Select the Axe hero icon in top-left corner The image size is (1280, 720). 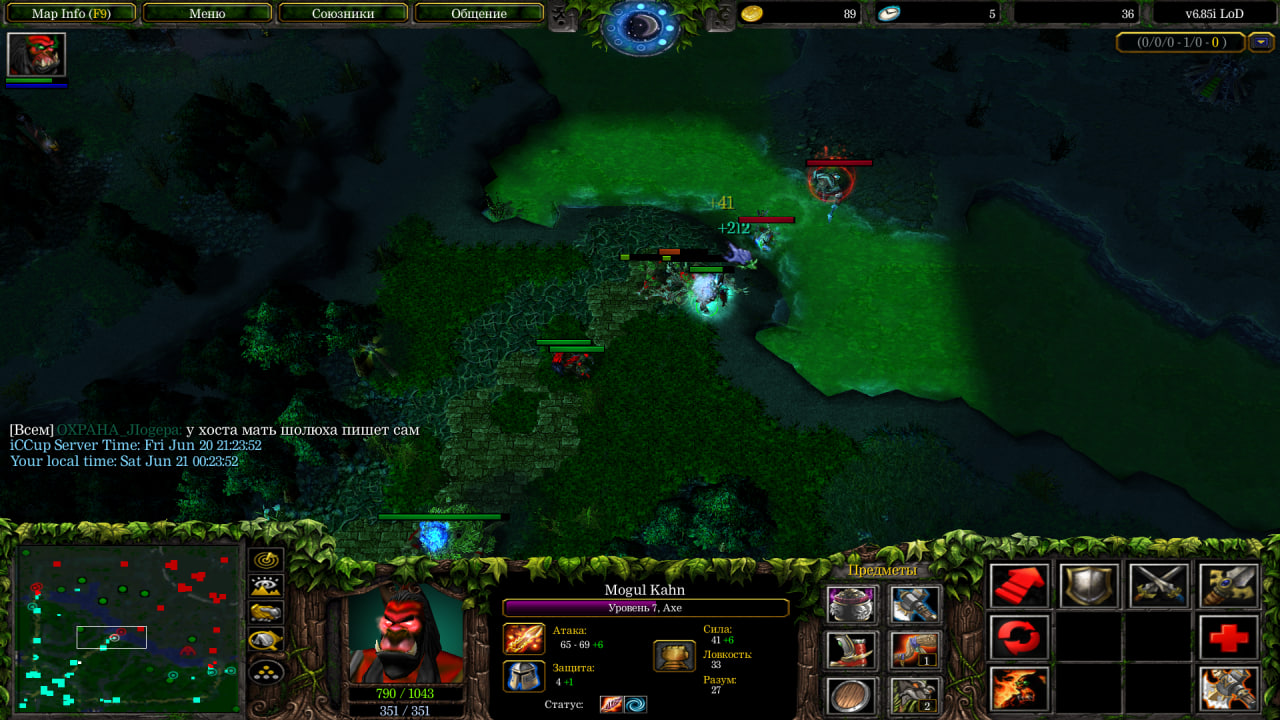click(36, 55)
